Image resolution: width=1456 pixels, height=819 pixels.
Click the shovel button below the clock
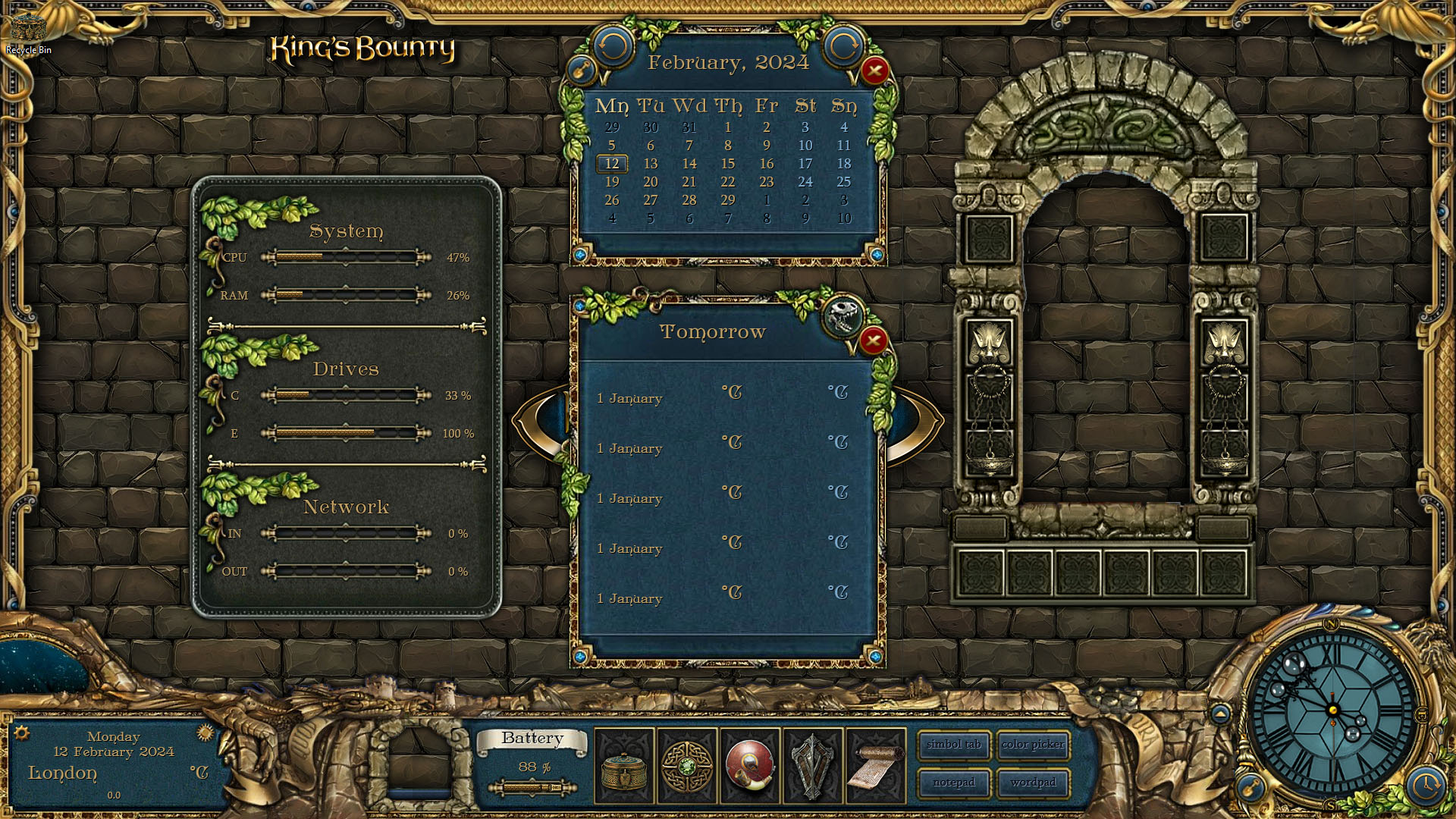point(1250,787)
